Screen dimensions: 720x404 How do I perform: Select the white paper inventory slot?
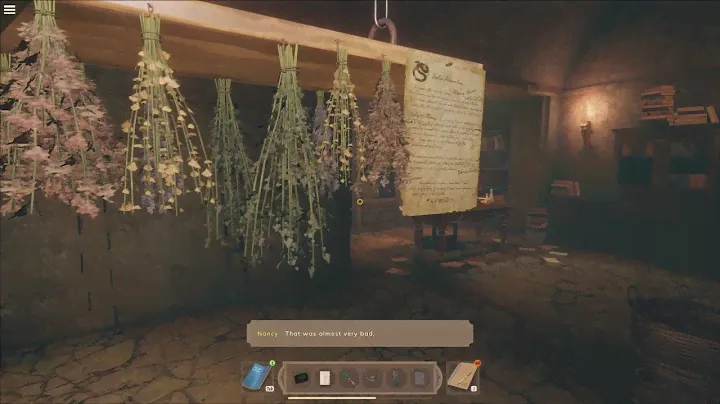[324, 378]
